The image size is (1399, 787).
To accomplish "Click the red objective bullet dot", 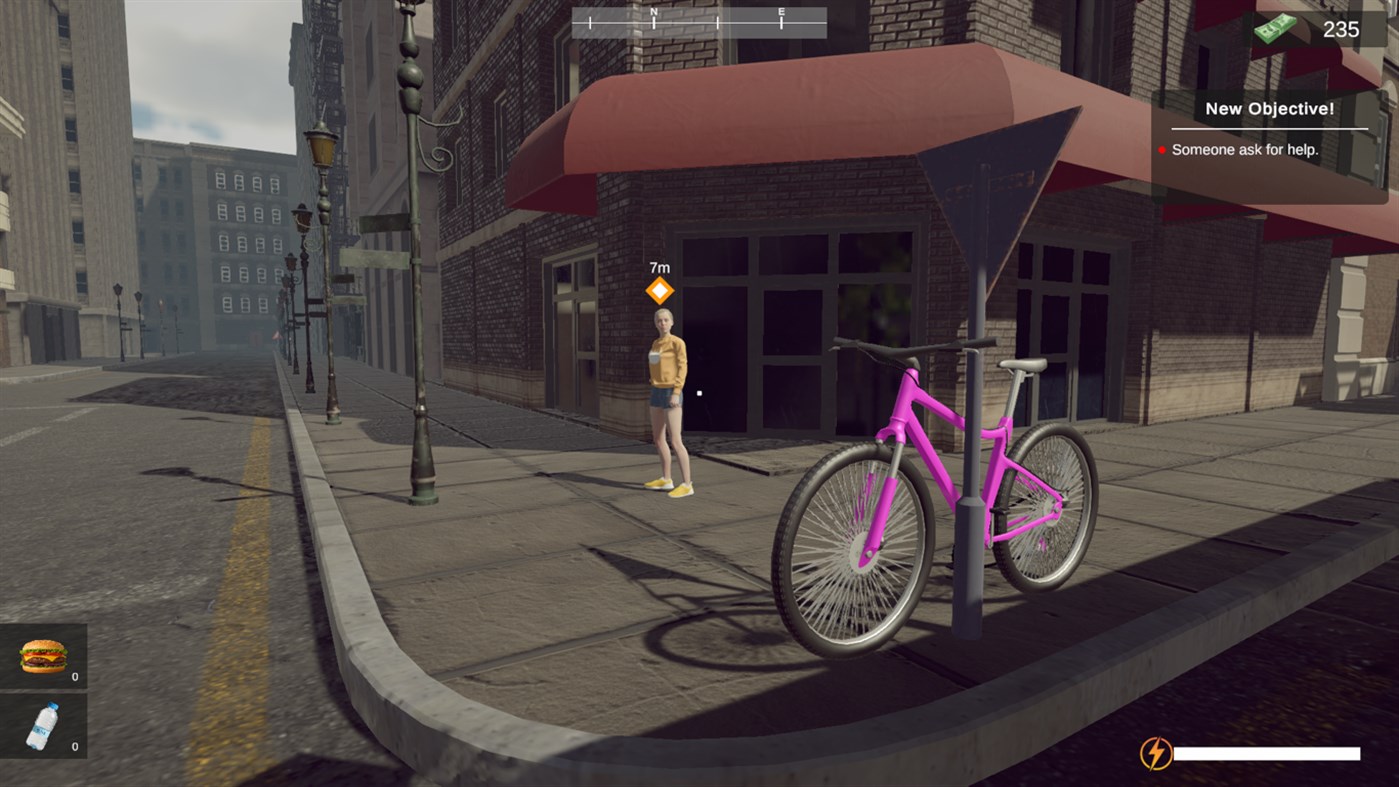I will click(x=1161, y=149).
